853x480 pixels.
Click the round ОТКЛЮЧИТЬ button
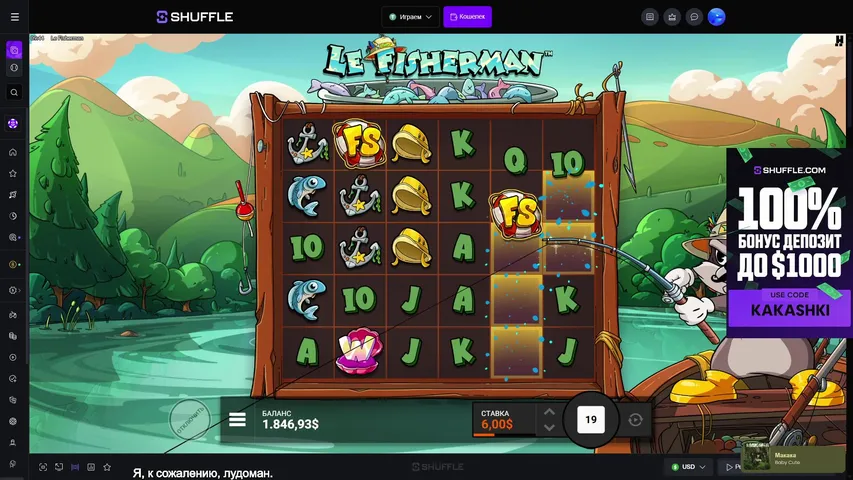coord(189,419)
